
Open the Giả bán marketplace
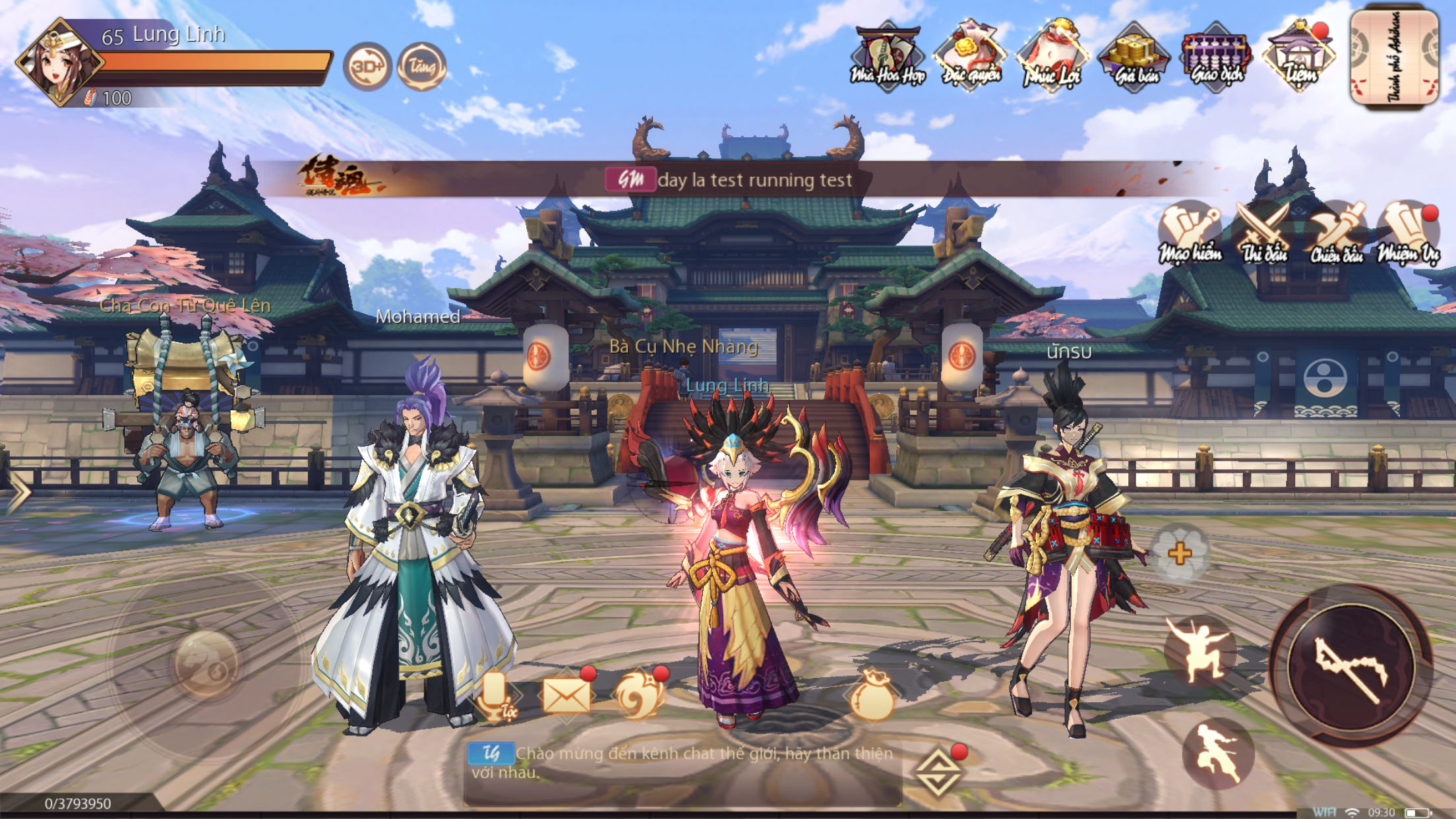(1133, 53)
